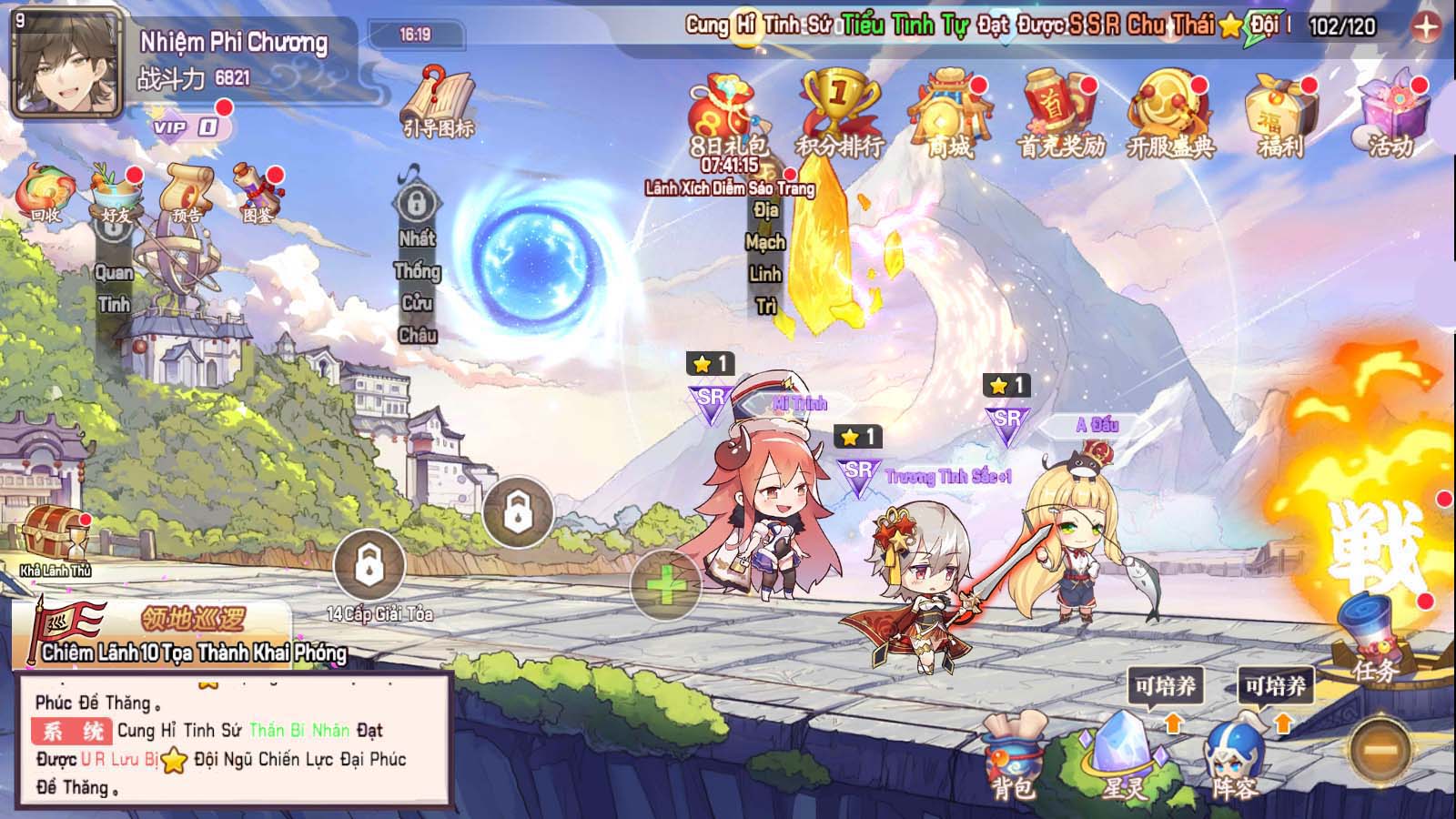Open the 阵容 lineup menu
Viewport: 1456px width, 819px height.
[1235, 757]
